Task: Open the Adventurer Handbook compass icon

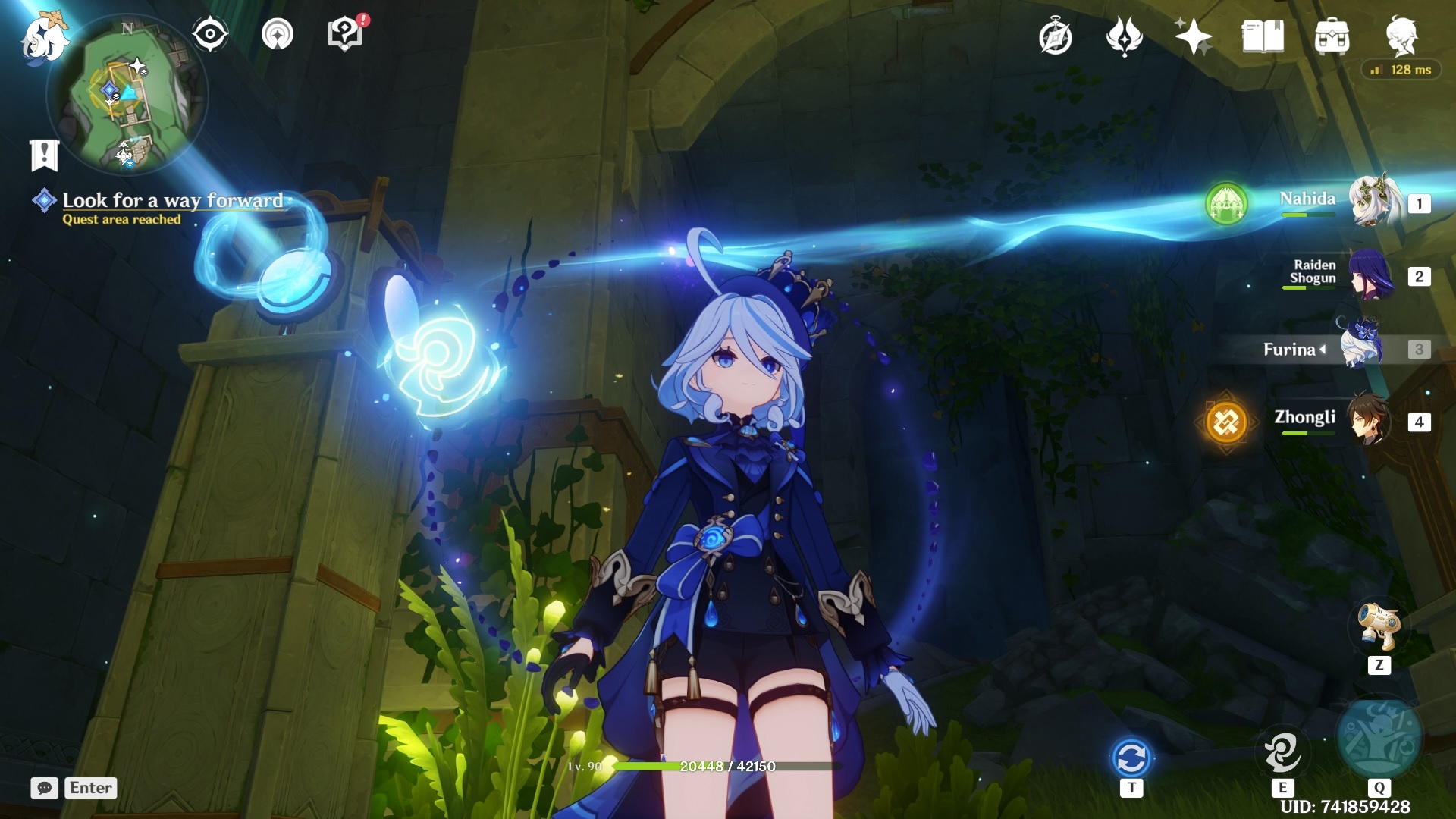Action: 1056,36
